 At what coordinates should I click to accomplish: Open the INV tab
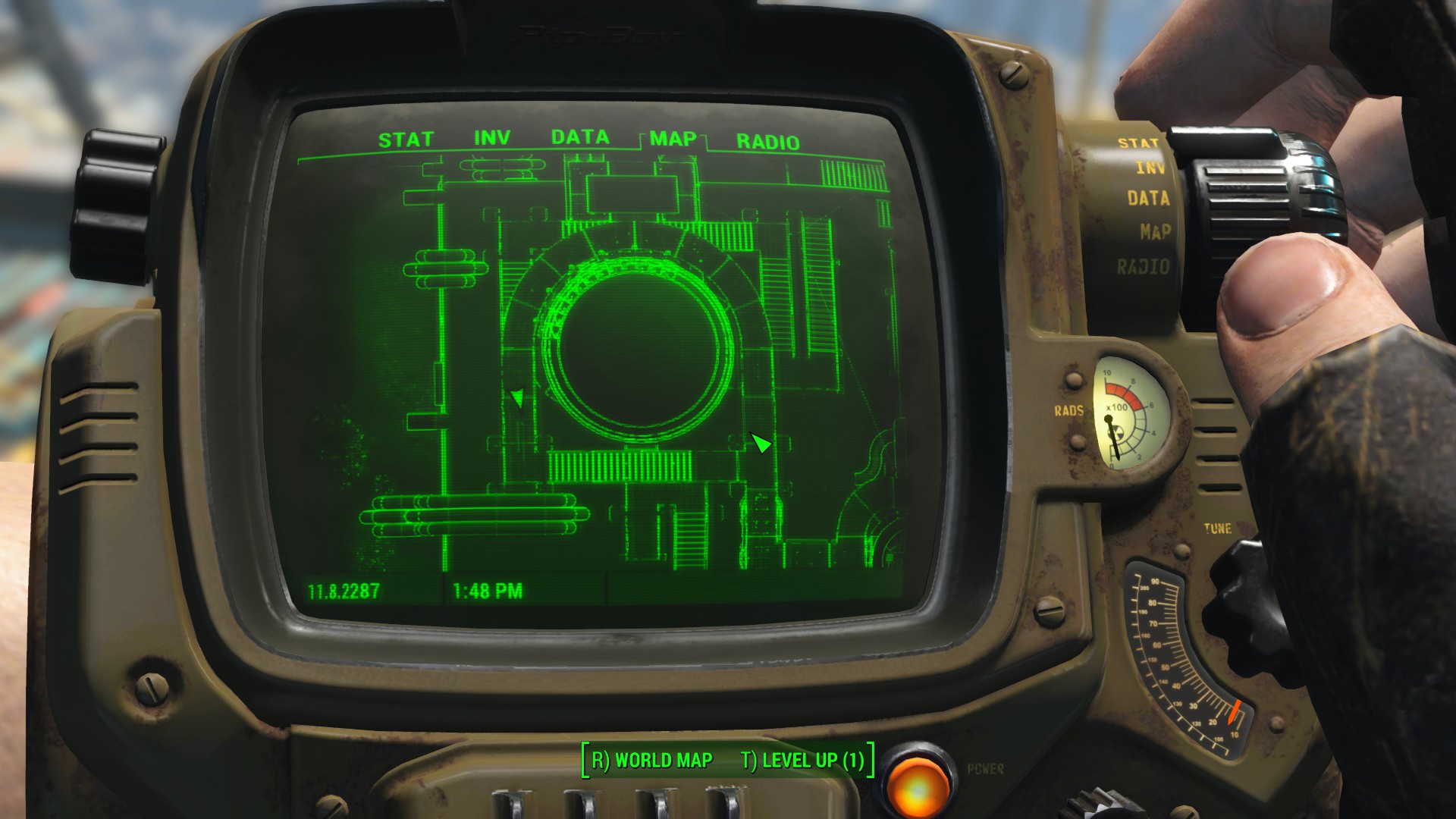(x=492, y=138)
